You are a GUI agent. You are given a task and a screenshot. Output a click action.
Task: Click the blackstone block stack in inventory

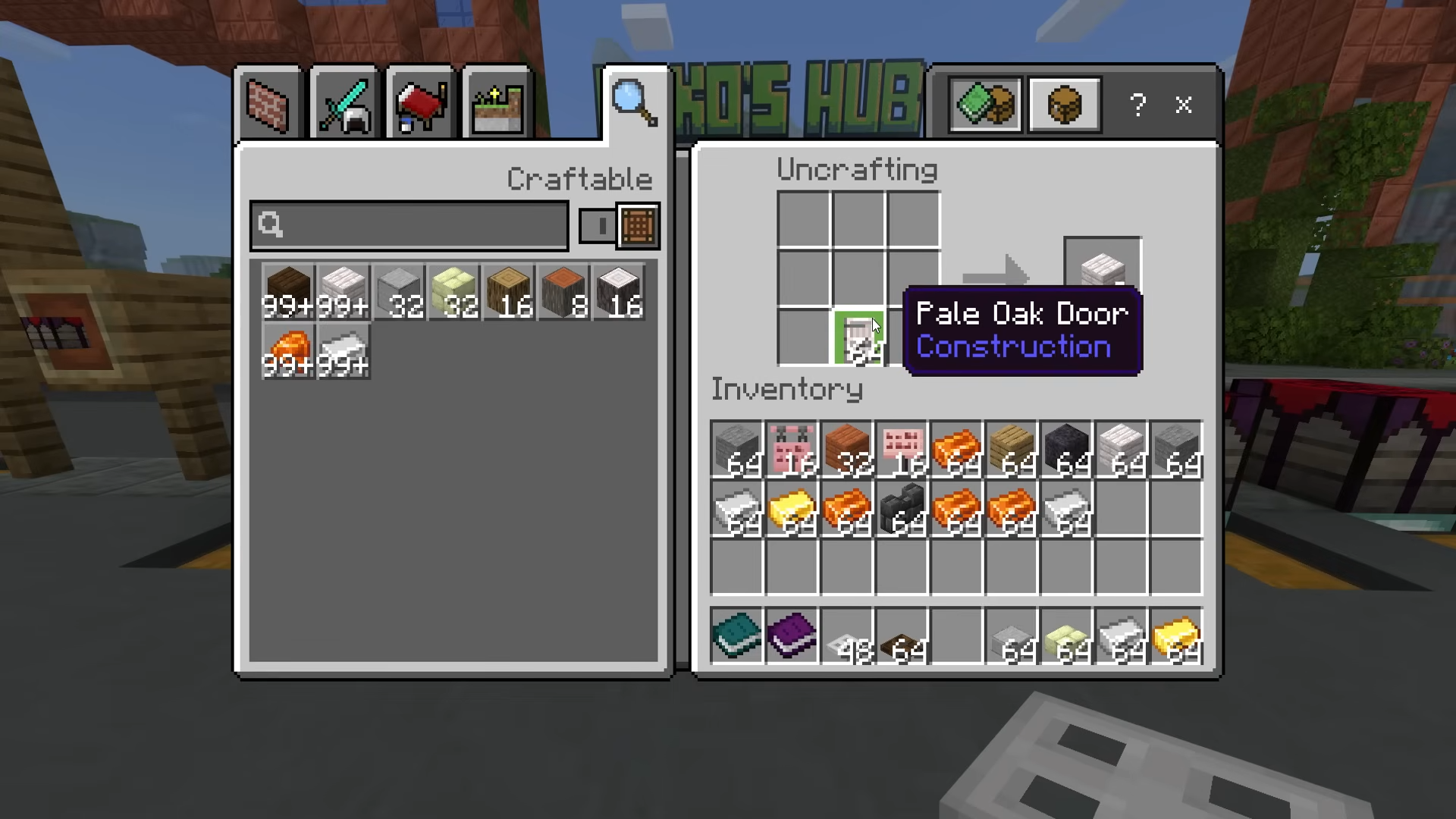click(x=1066, y=450)
